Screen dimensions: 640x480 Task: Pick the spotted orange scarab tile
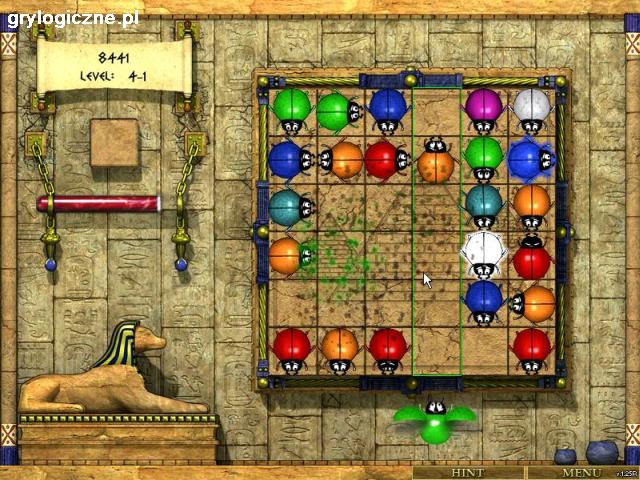tap(436, 160)
